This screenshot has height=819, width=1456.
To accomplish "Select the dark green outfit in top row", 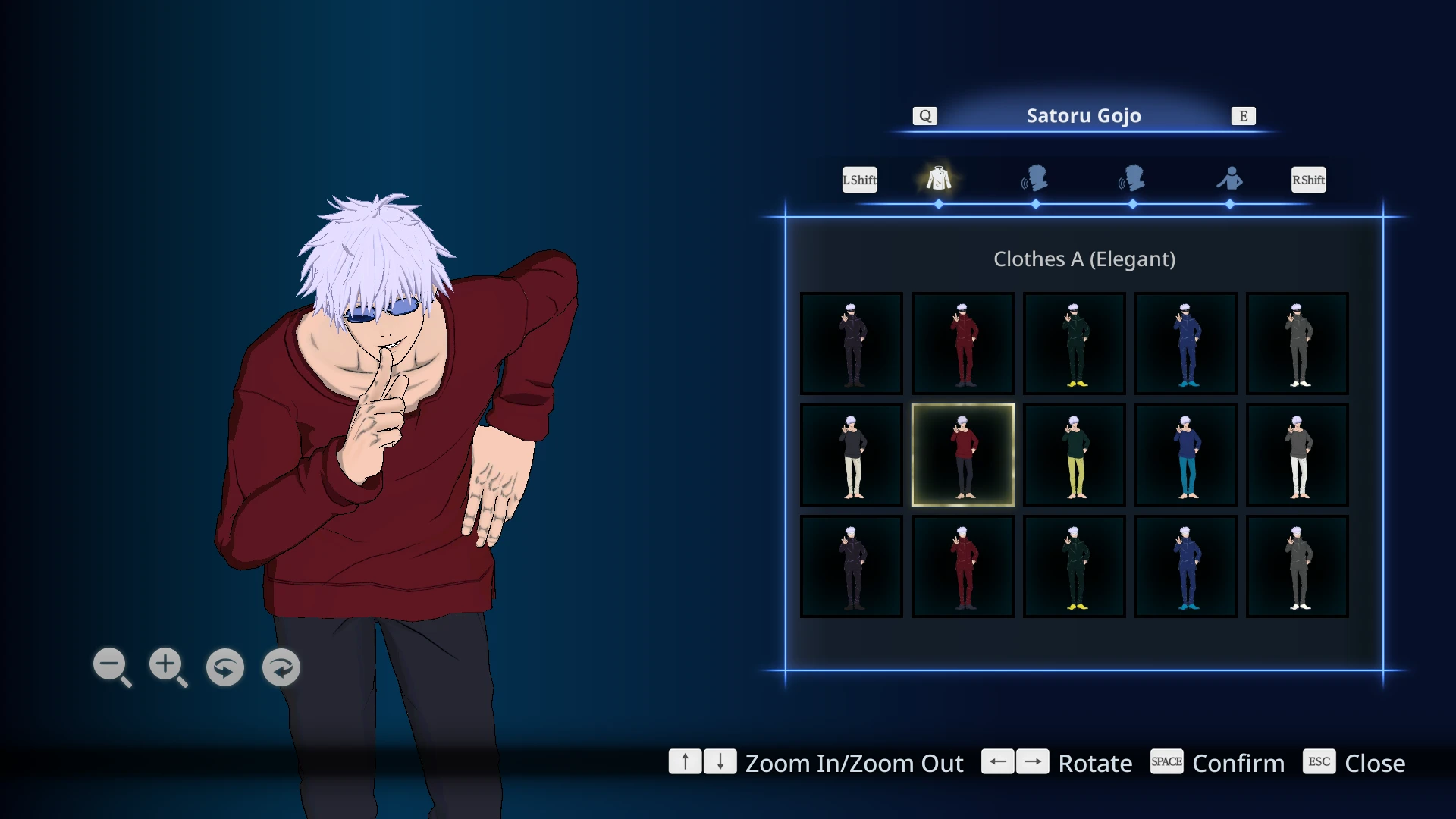I will (x=1074, y=343).
